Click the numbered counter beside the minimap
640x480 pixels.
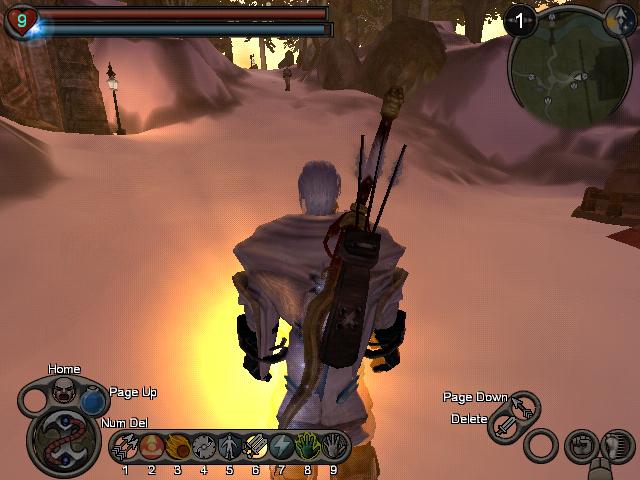point(521,17)
